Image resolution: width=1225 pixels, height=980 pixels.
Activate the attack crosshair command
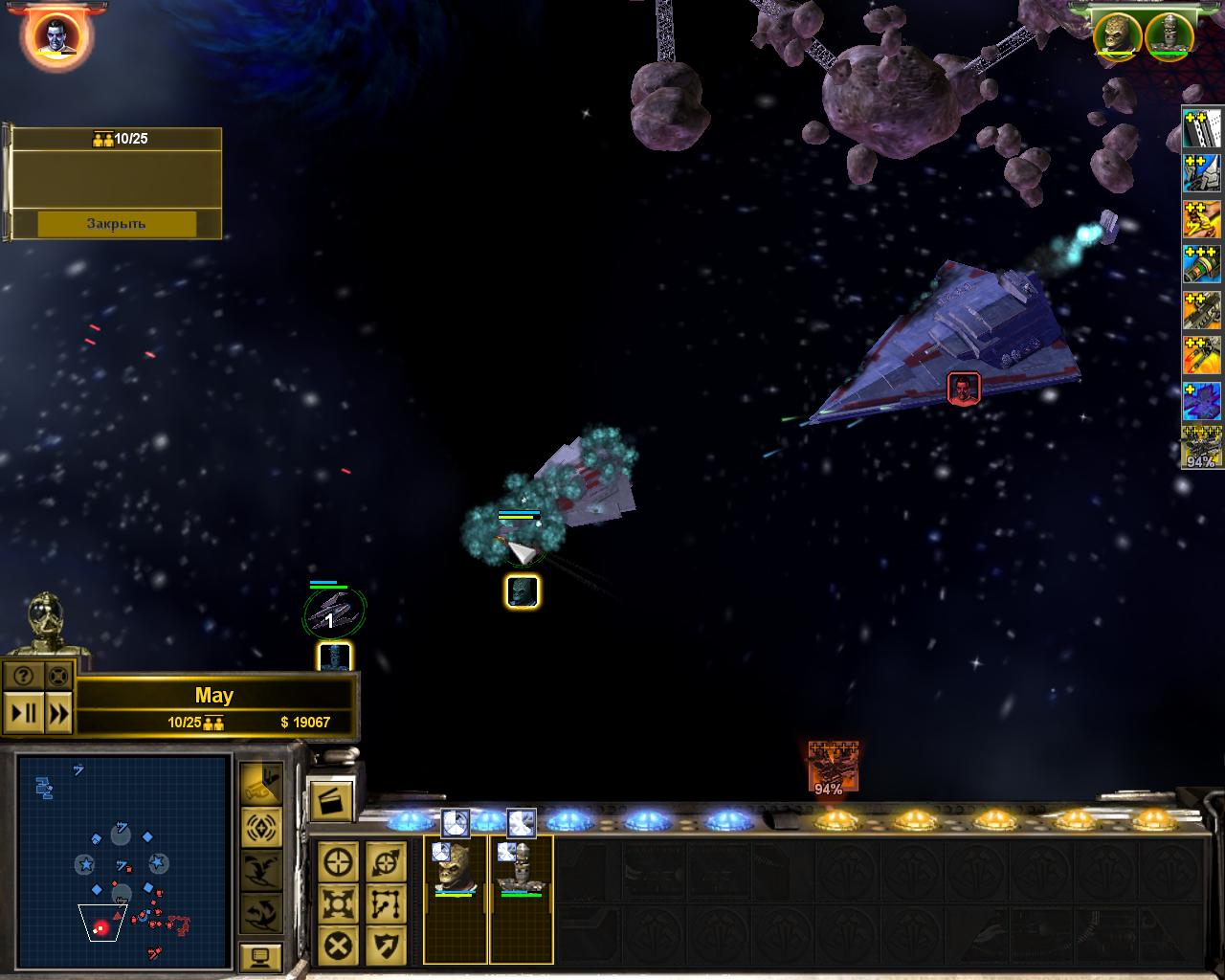coord(338,862)
